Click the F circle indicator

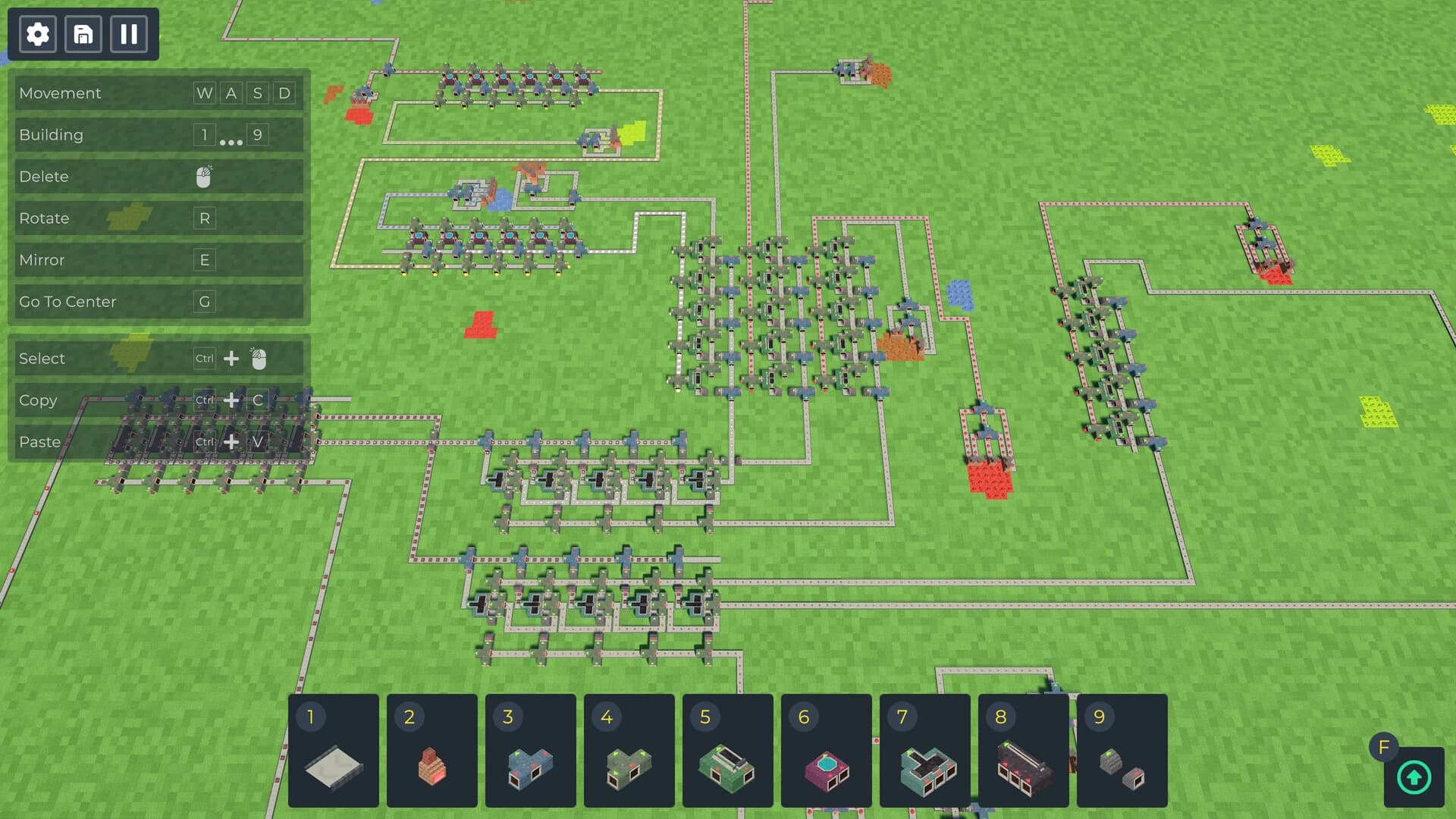1385,747
